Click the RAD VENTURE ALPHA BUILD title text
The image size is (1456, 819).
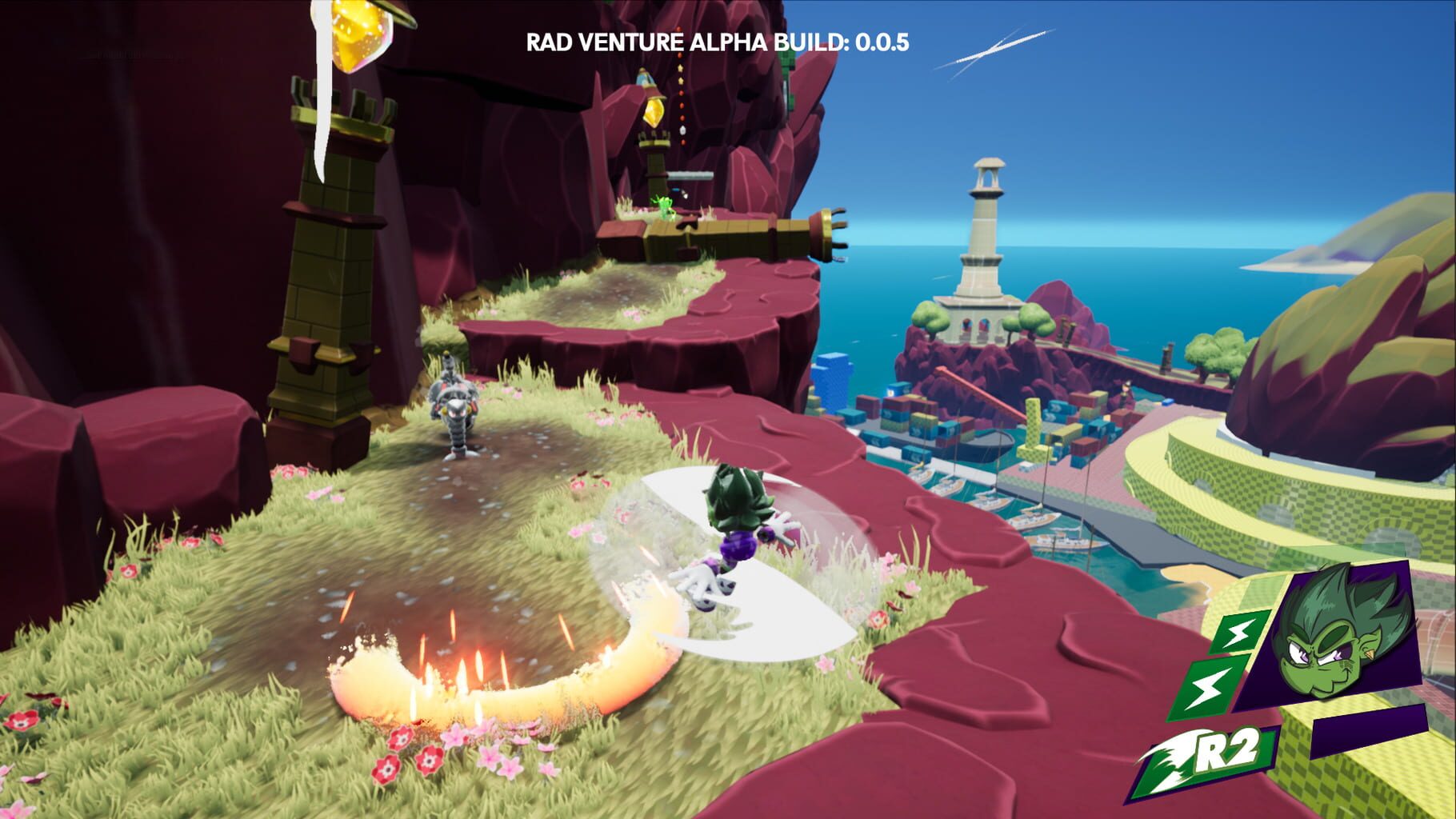pos(684,44)
